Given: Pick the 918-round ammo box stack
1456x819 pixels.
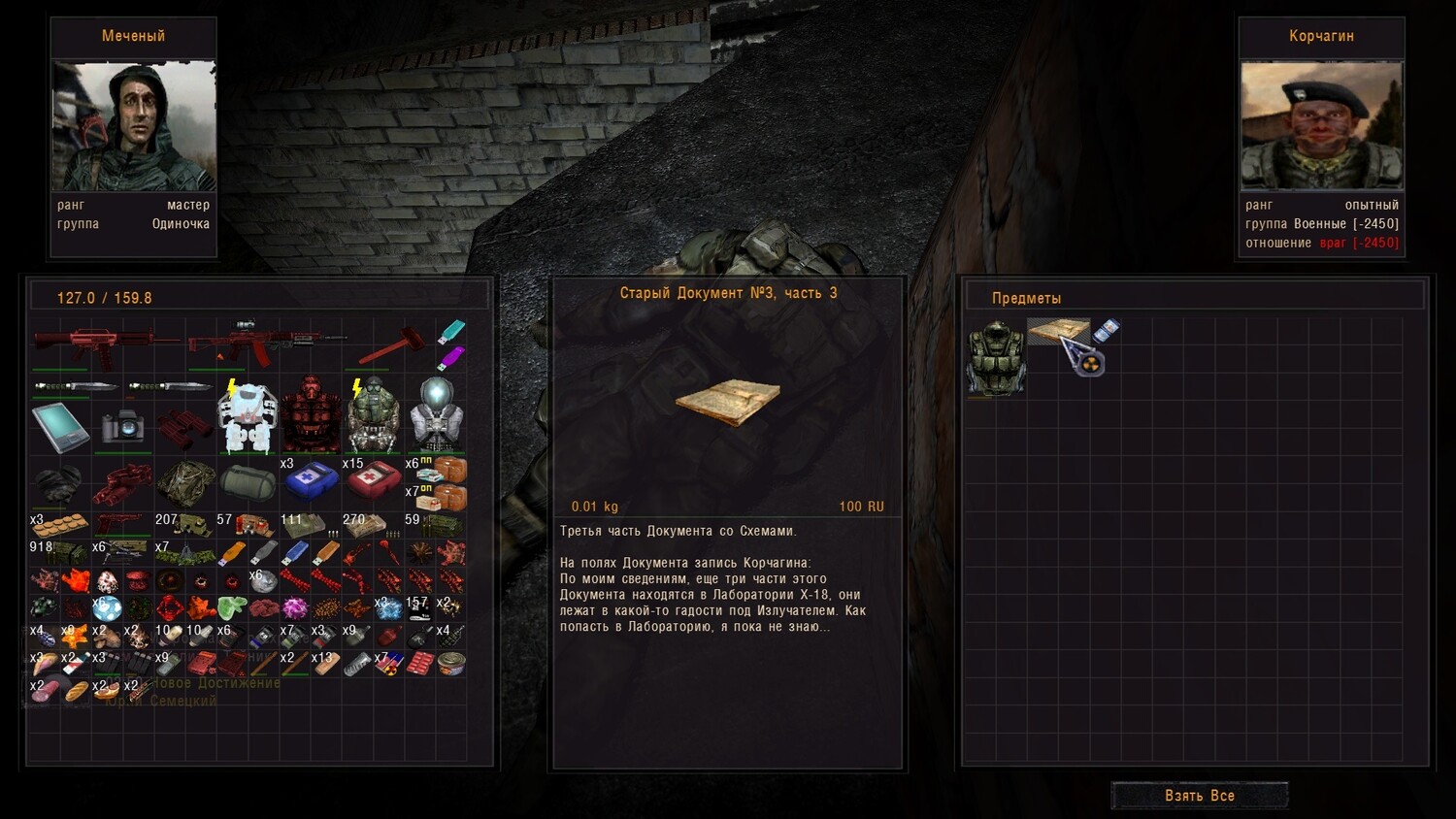Looking at the screenshot, I should (60, 553).
